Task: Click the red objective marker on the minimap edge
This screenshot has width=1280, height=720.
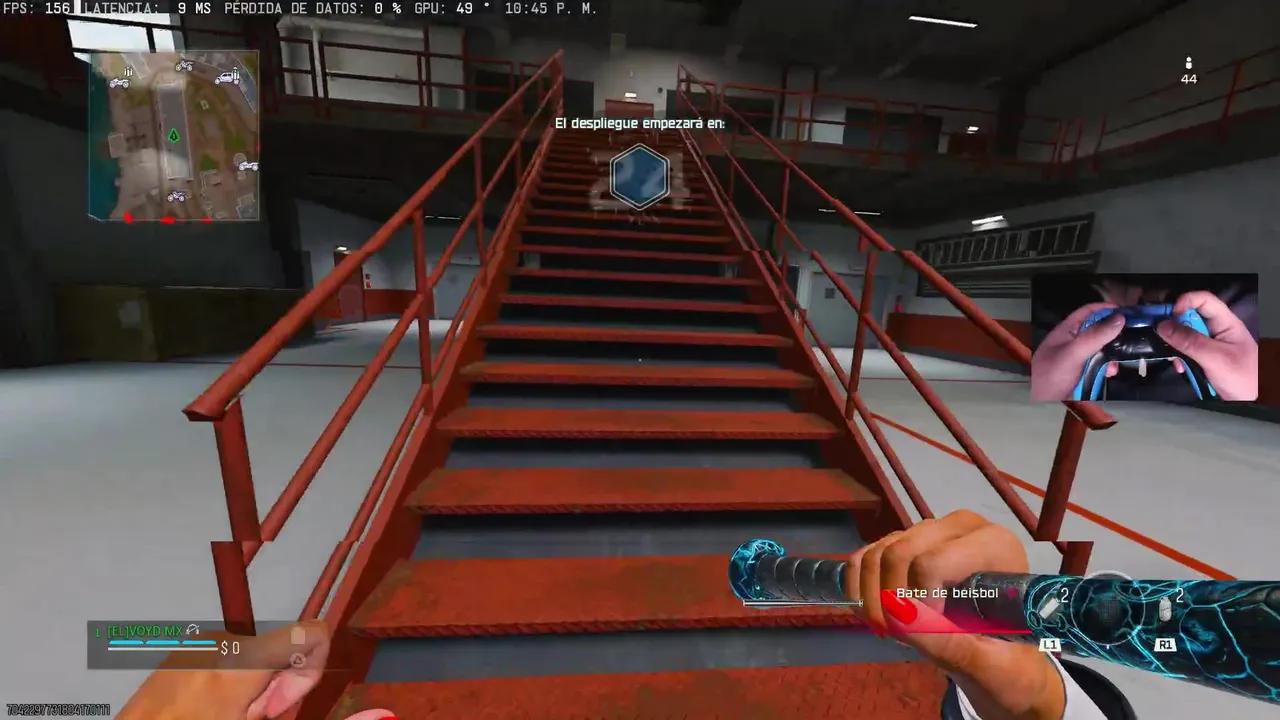Action: pos(129,216)
